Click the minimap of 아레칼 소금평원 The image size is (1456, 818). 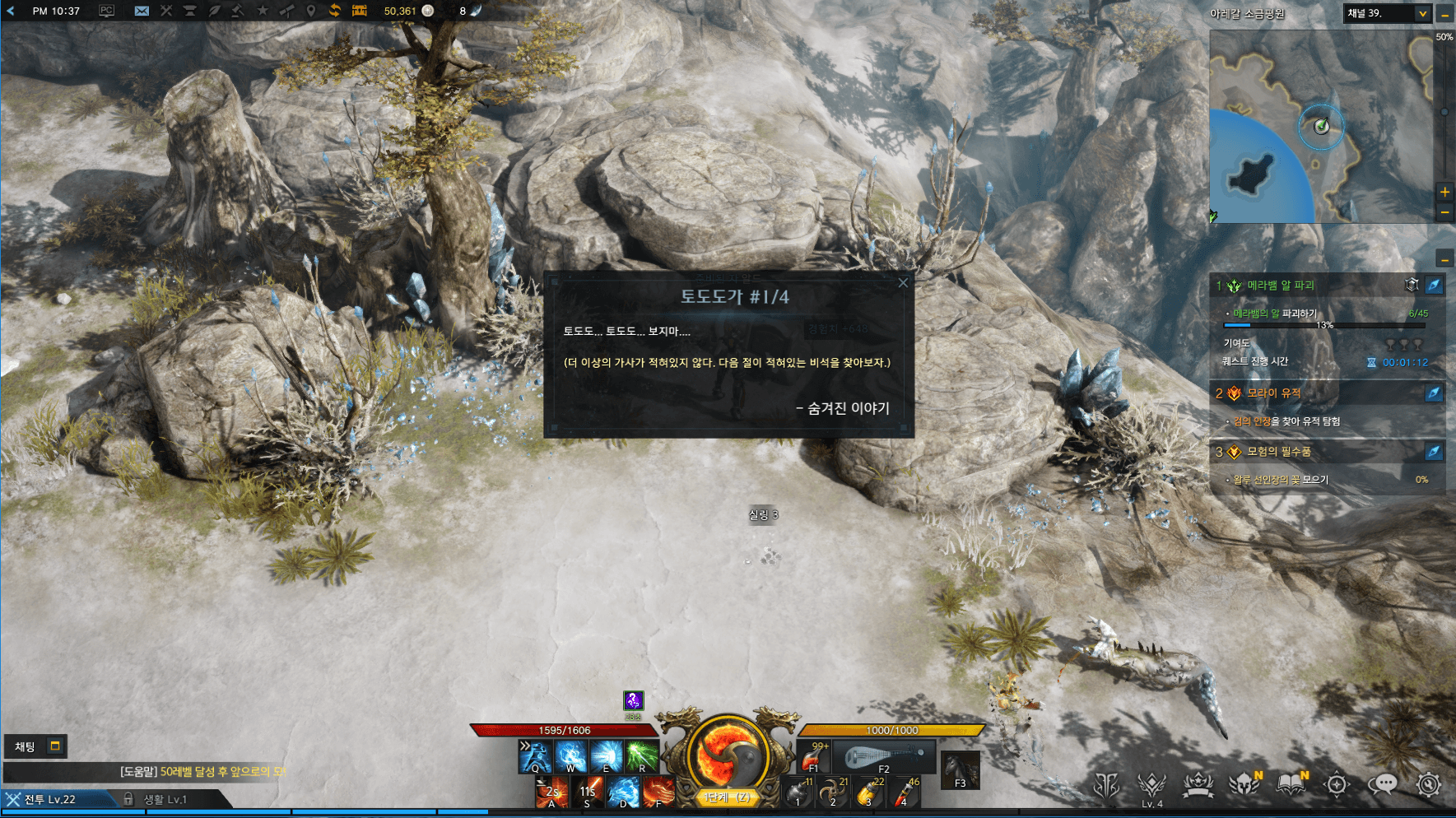tap(1320, 126)
